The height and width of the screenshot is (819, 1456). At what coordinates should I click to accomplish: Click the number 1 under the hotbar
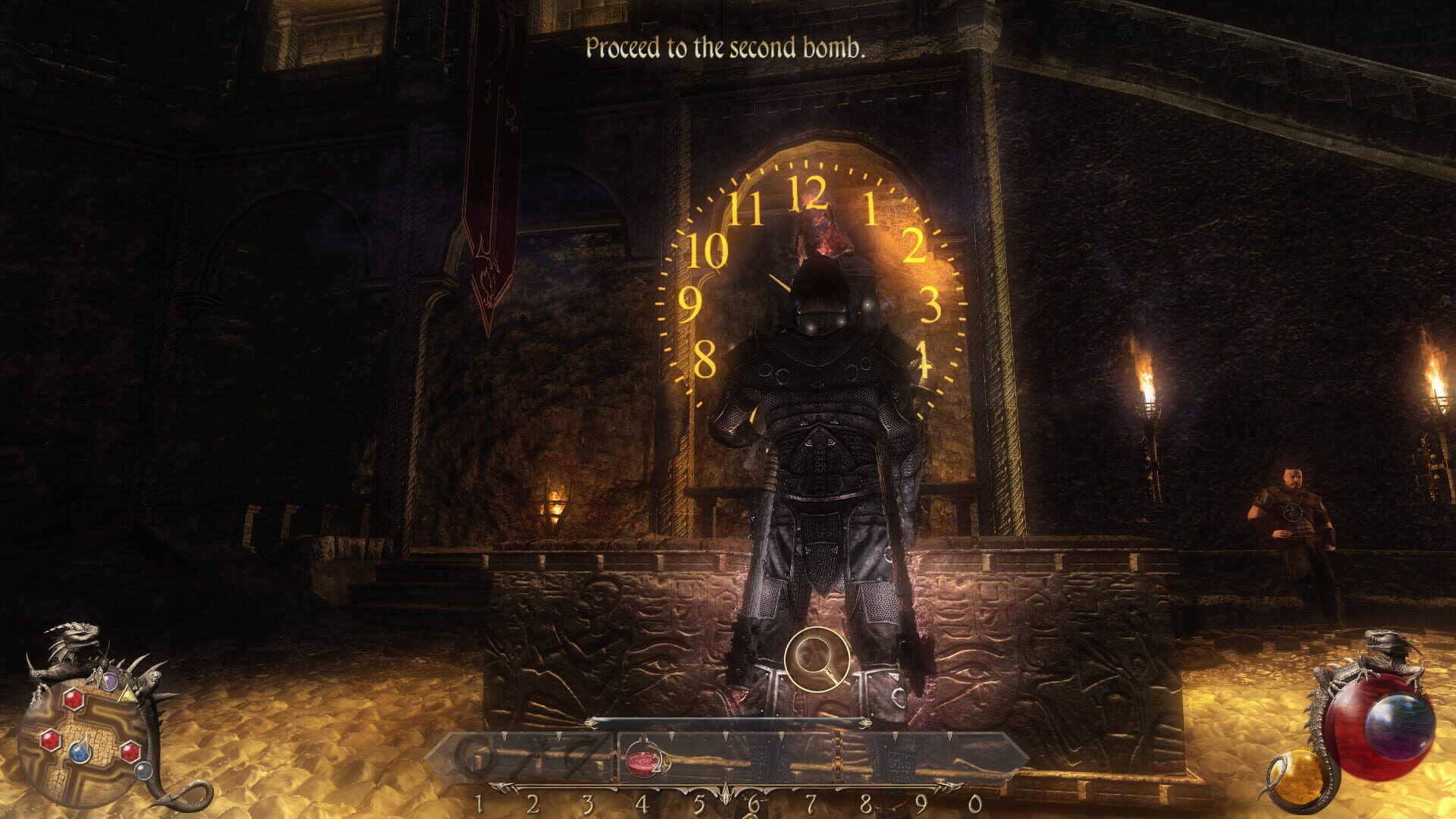pyautogui.click(x=479, y=805)
